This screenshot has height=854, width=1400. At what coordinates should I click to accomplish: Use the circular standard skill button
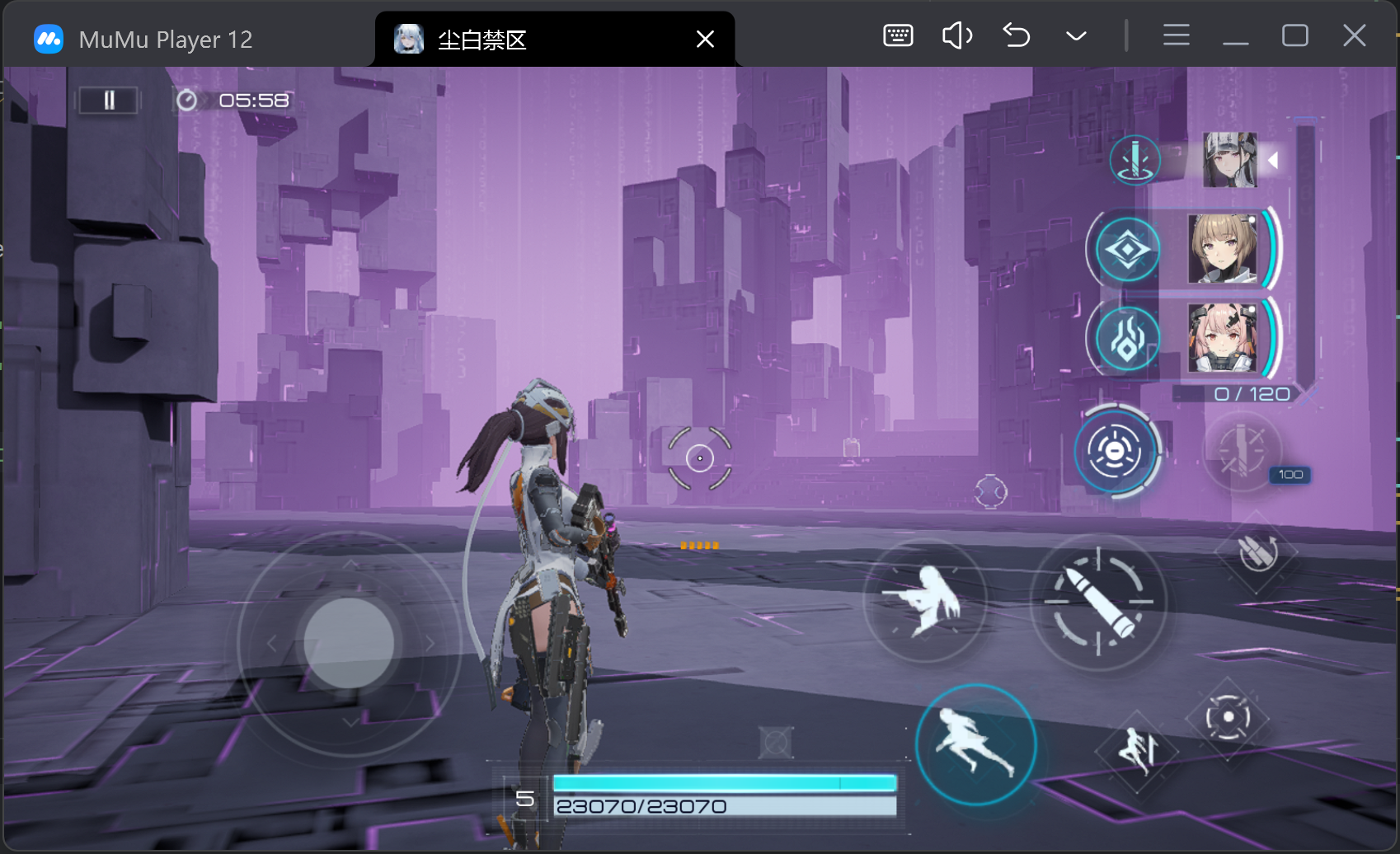[x=1116, y=451]
